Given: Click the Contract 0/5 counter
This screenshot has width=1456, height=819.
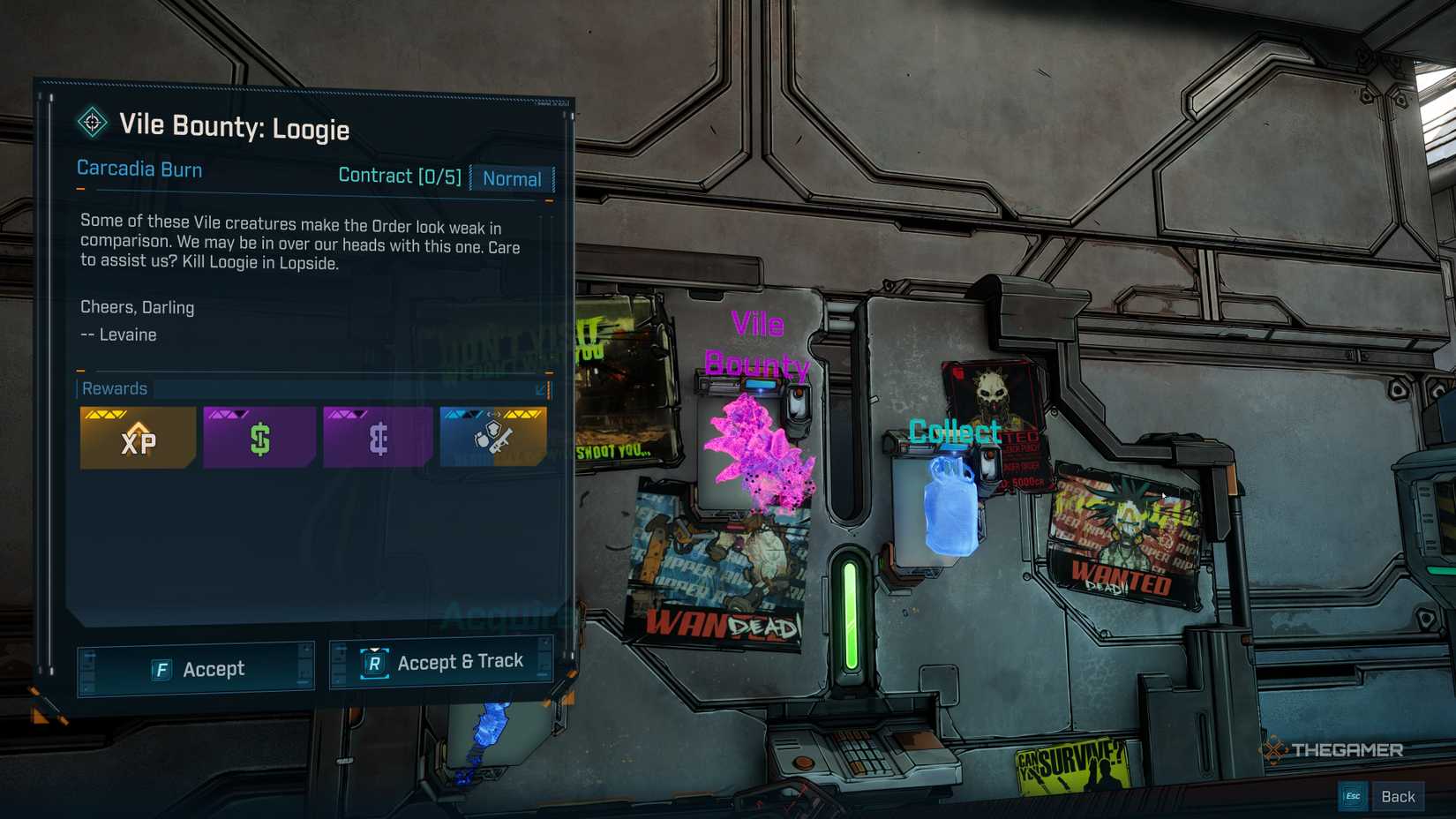Looking at the screenshot, I should 401,176.
